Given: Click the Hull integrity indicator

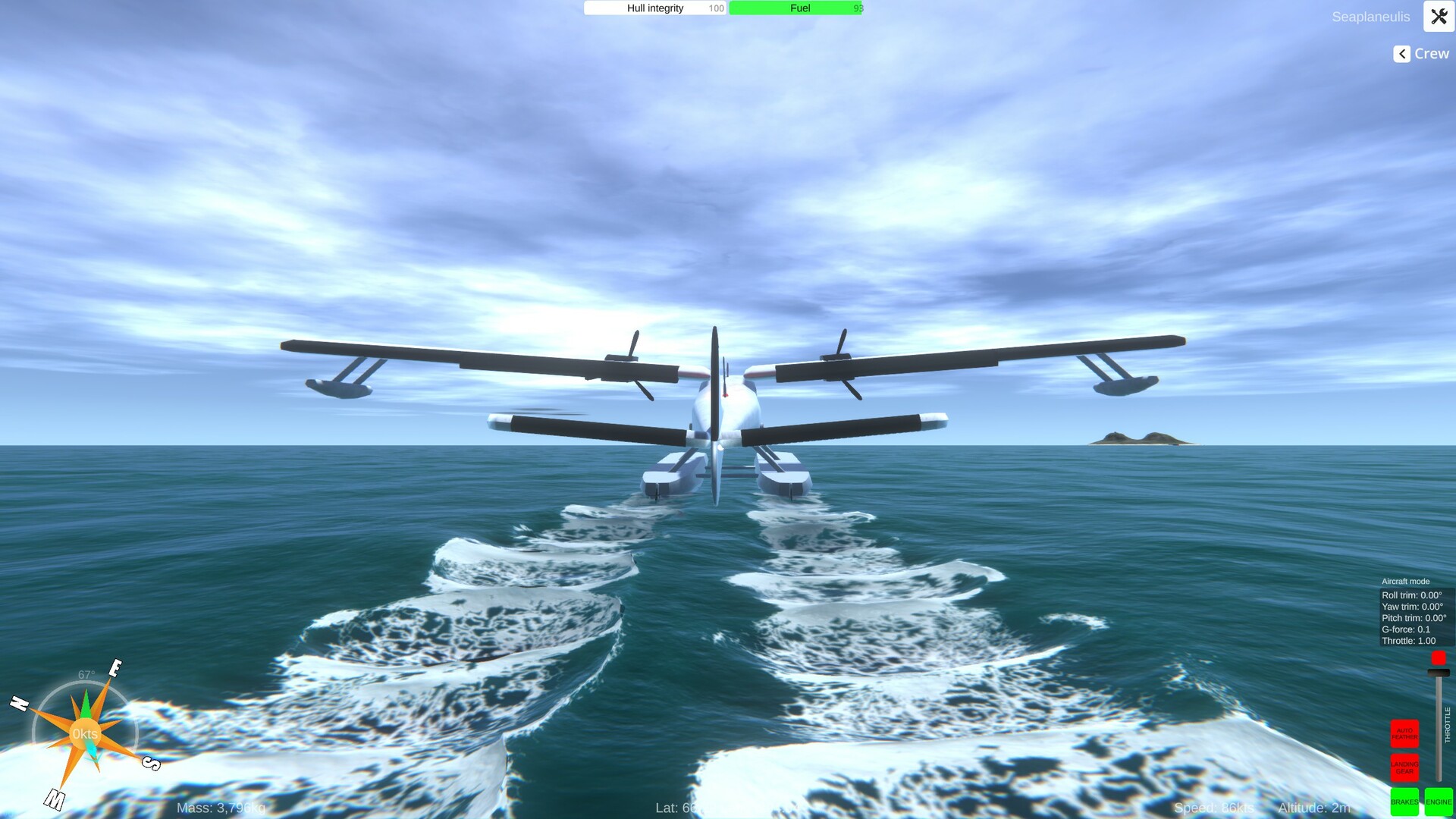Looking at the screenshot, I should (x=654, y=8).
